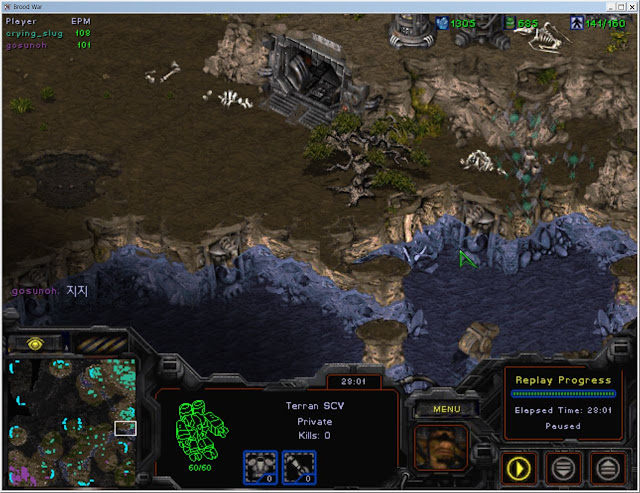The height and width of the screenshot is (493, 640).
Task: Click the striped button above the minimap
Action: pyautogui.click(x=98, y=343)
